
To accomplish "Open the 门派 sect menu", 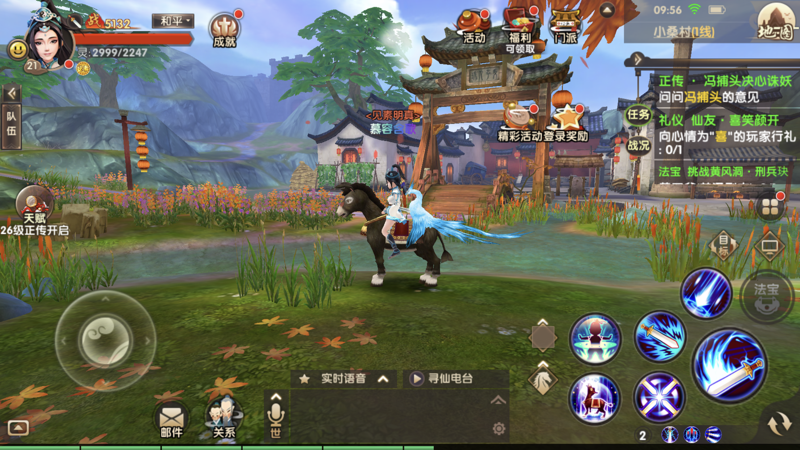I will coord(566,25).
